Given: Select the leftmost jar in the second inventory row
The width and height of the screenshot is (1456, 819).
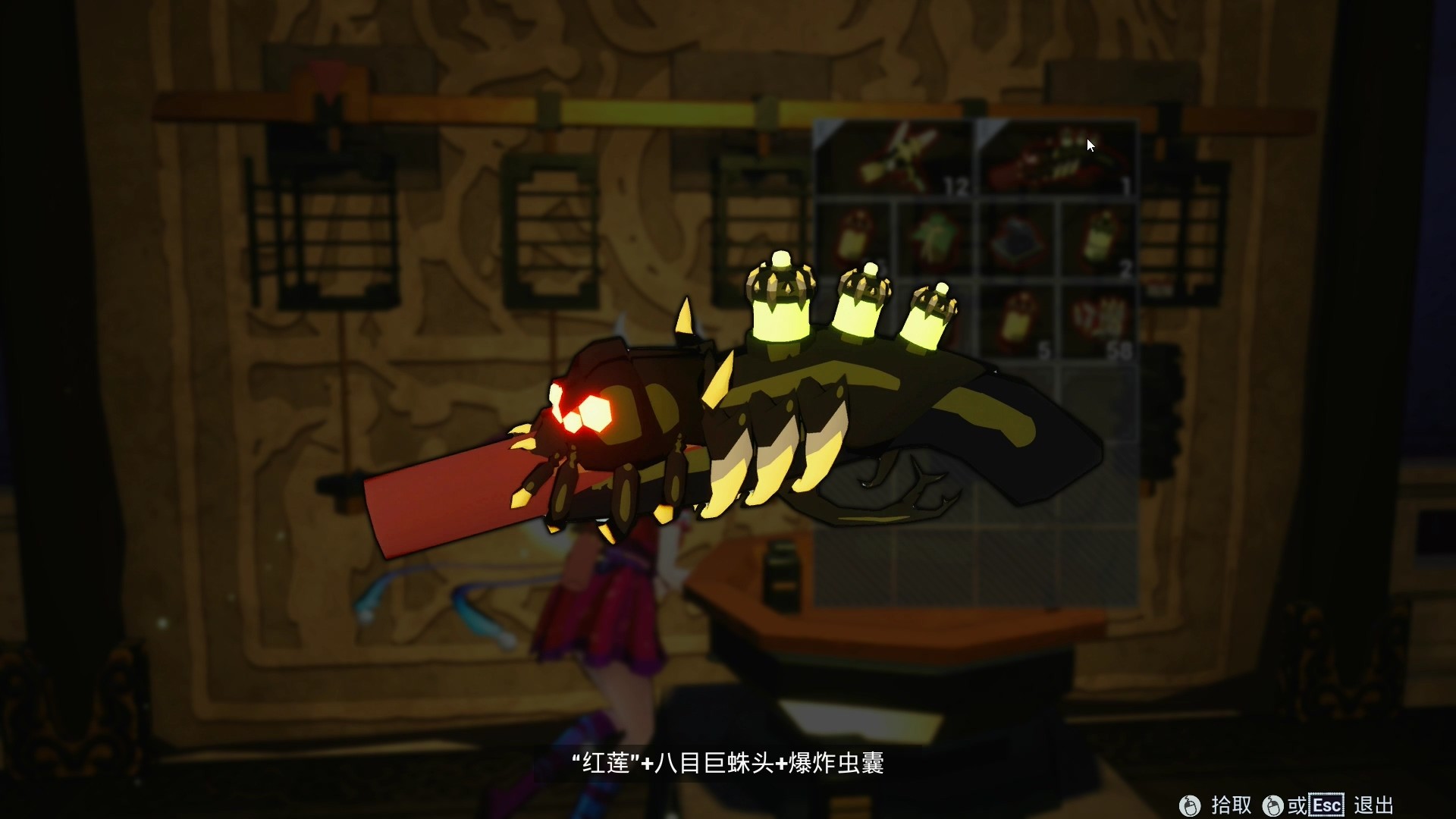Looking at the screenshot, I should (x=853, y=235).
